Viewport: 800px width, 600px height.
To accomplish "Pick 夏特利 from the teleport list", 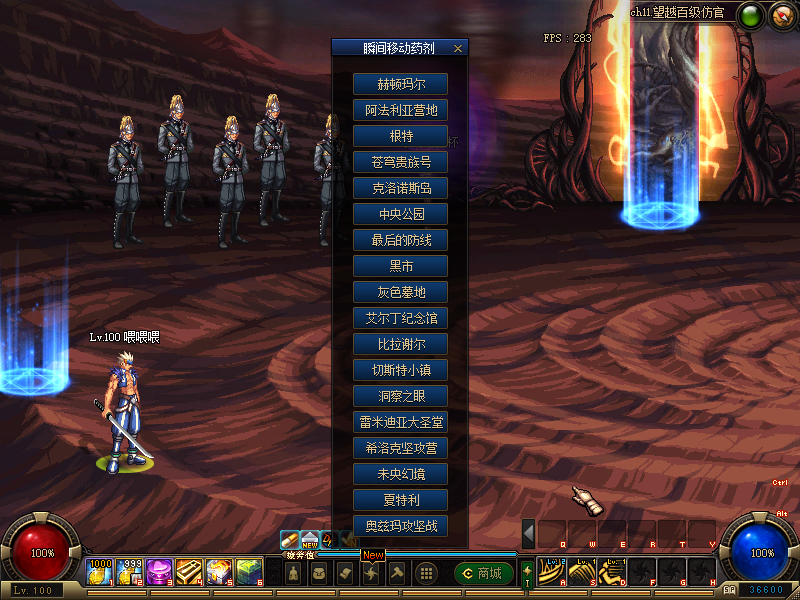I will [400, 500].
